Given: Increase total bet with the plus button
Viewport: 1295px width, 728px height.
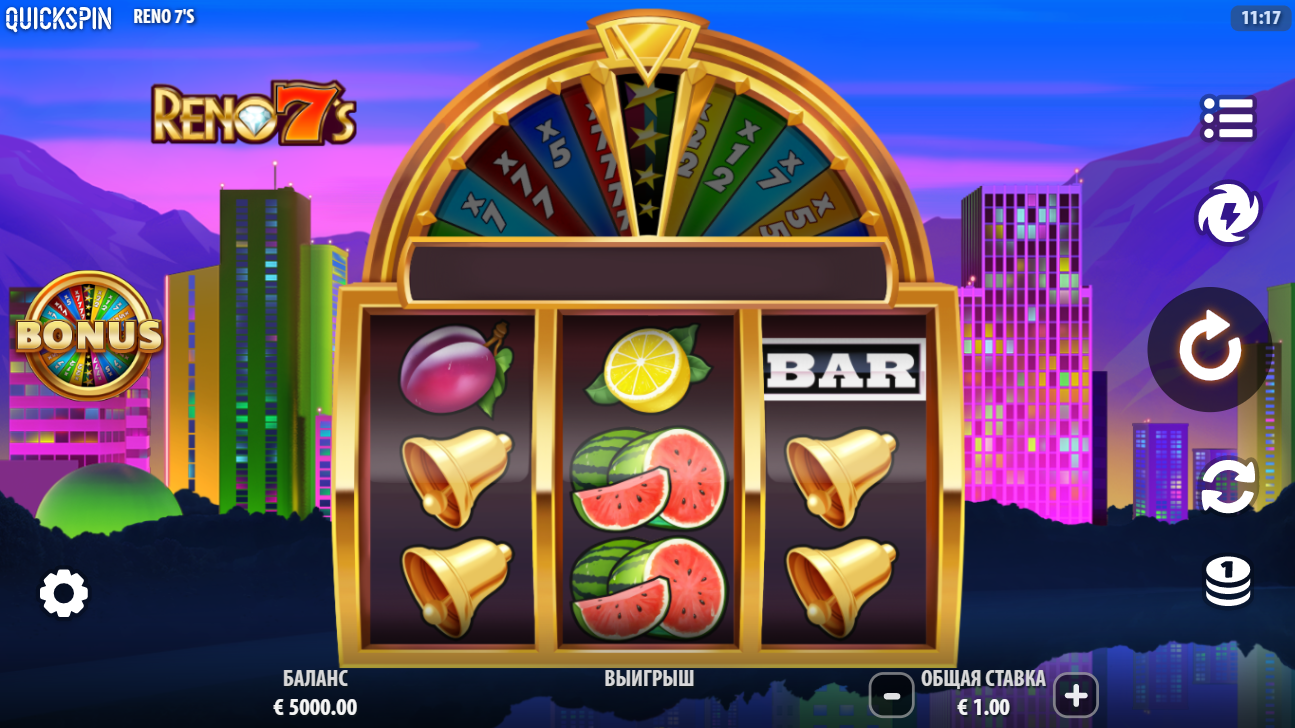Looking at the screenshot, I should 1075,695.
